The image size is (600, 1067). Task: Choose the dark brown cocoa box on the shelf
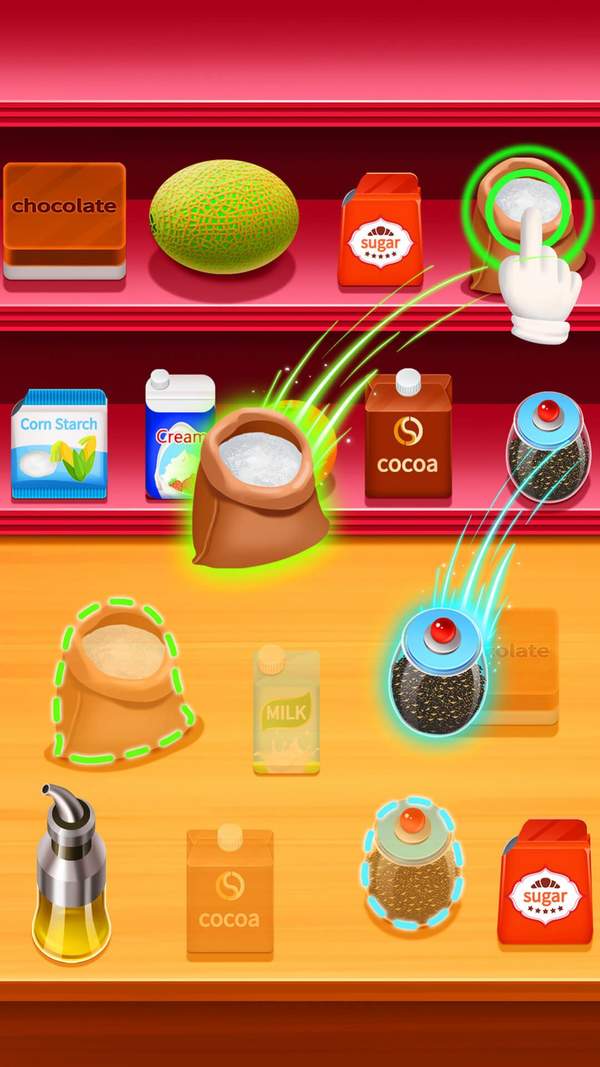[408, 436]
